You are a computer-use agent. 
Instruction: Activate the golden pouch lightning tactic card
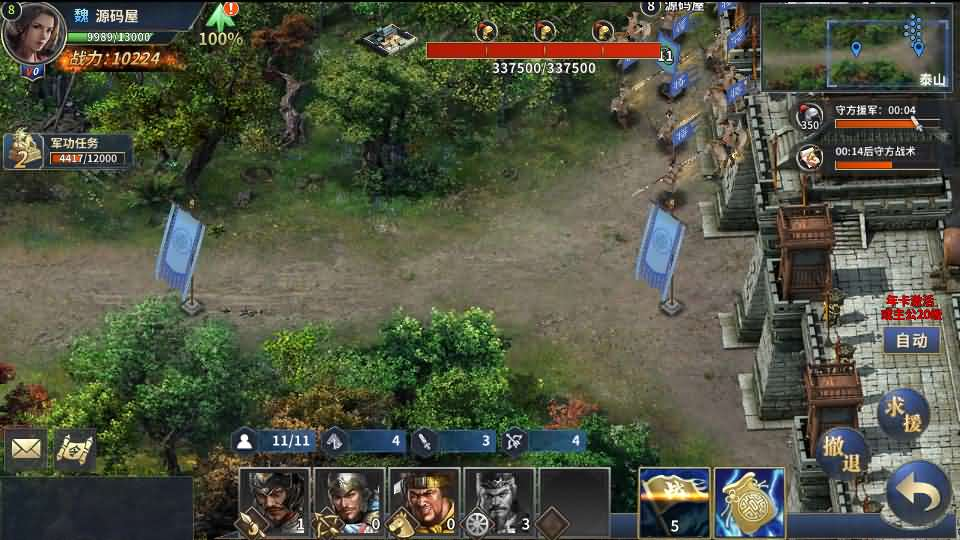click(749, 502)
